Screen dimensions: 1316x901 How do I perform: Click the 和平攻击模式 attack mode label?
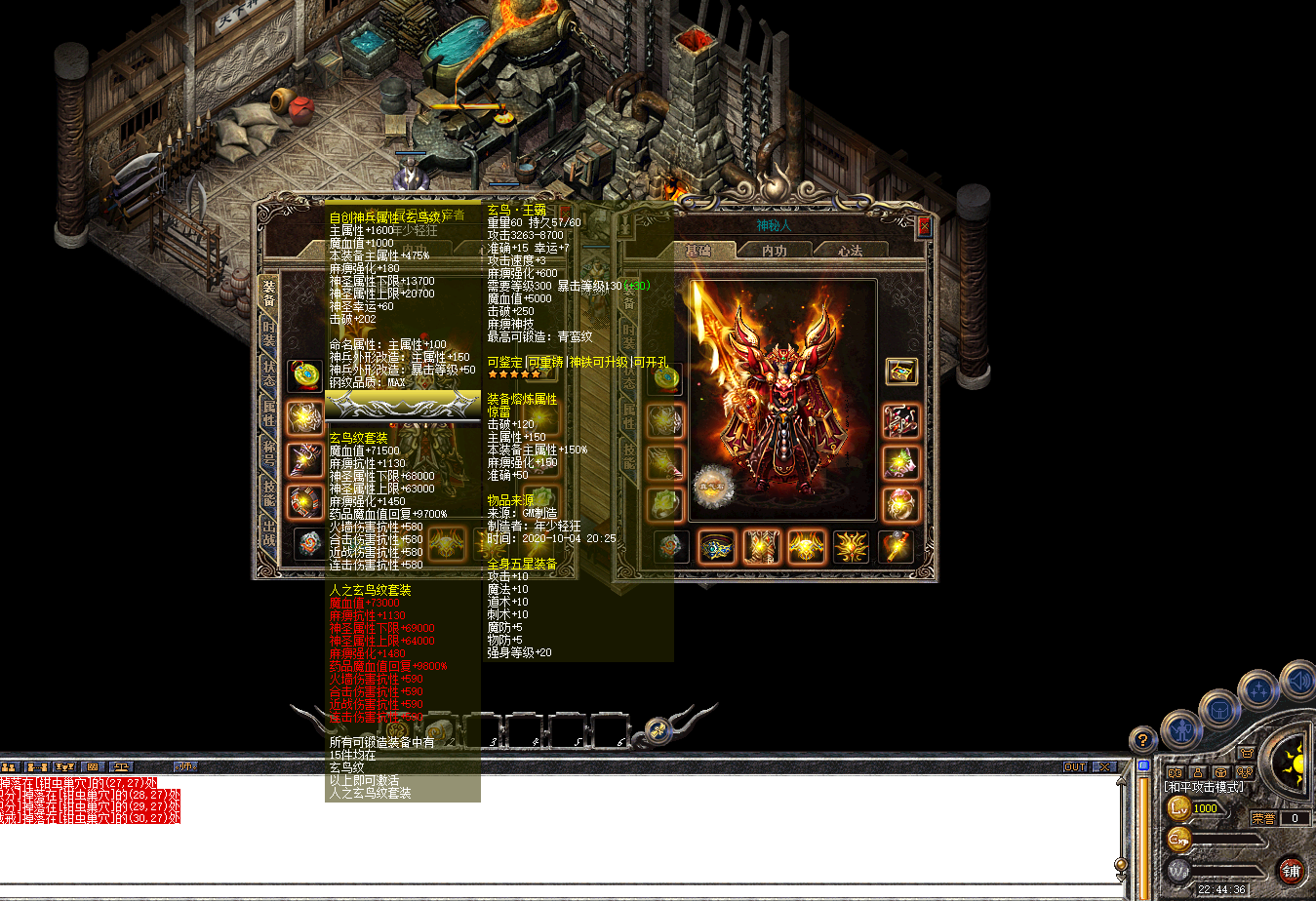coord(1204,787)
